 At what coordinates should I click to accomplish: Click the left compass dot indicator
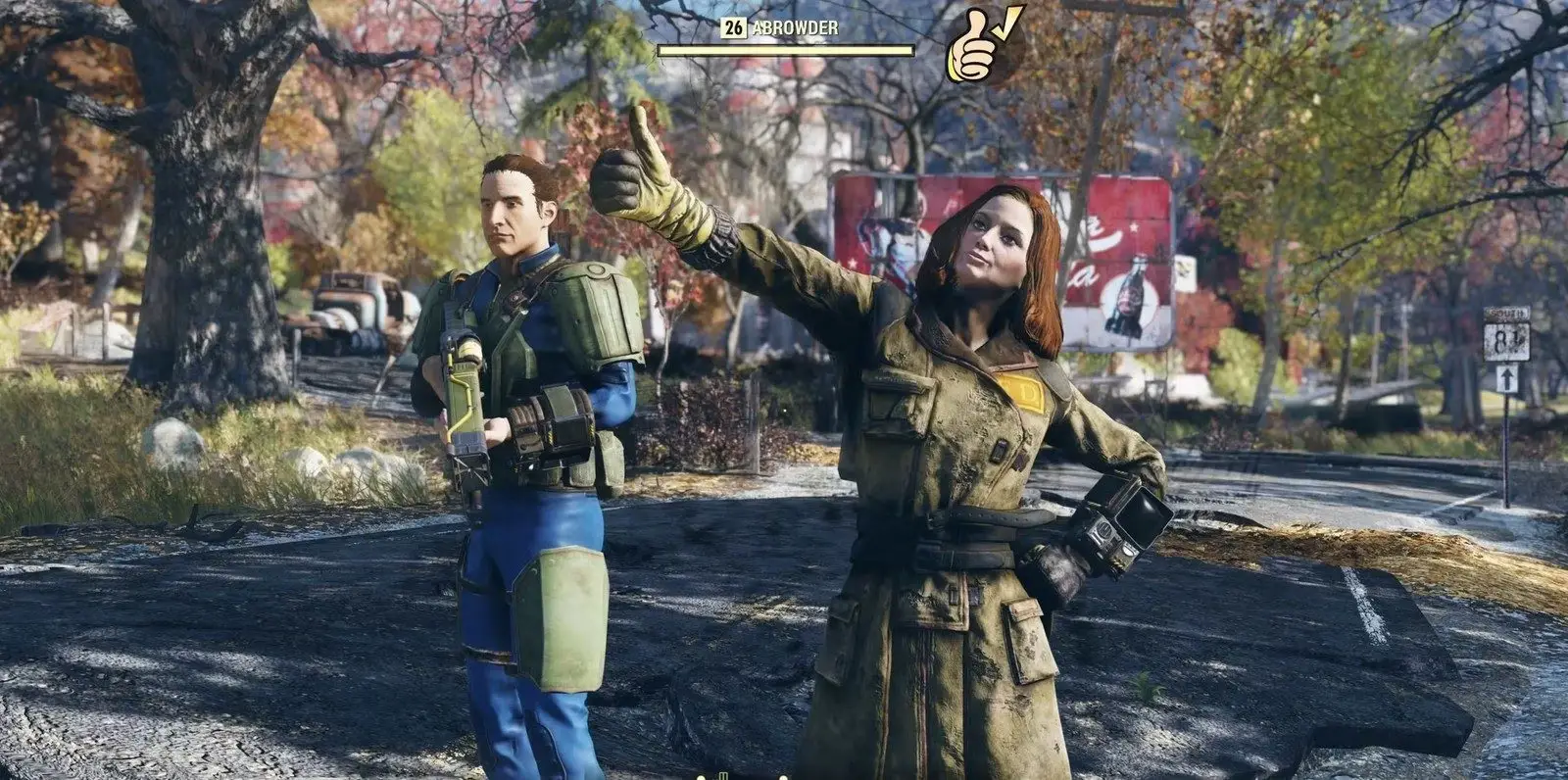[701, 777]
